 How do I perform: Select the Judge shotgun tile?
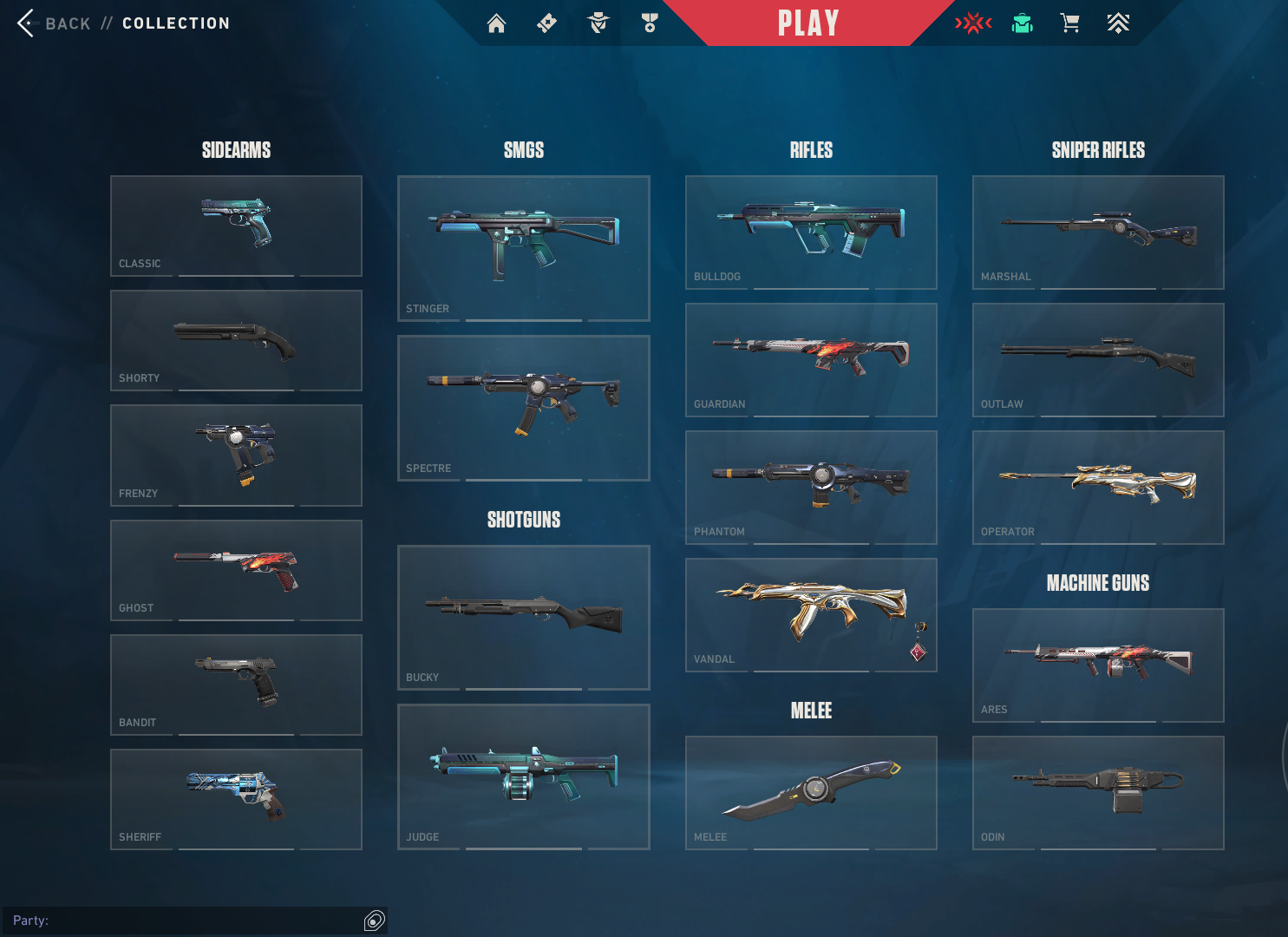(x=523, y=776)
